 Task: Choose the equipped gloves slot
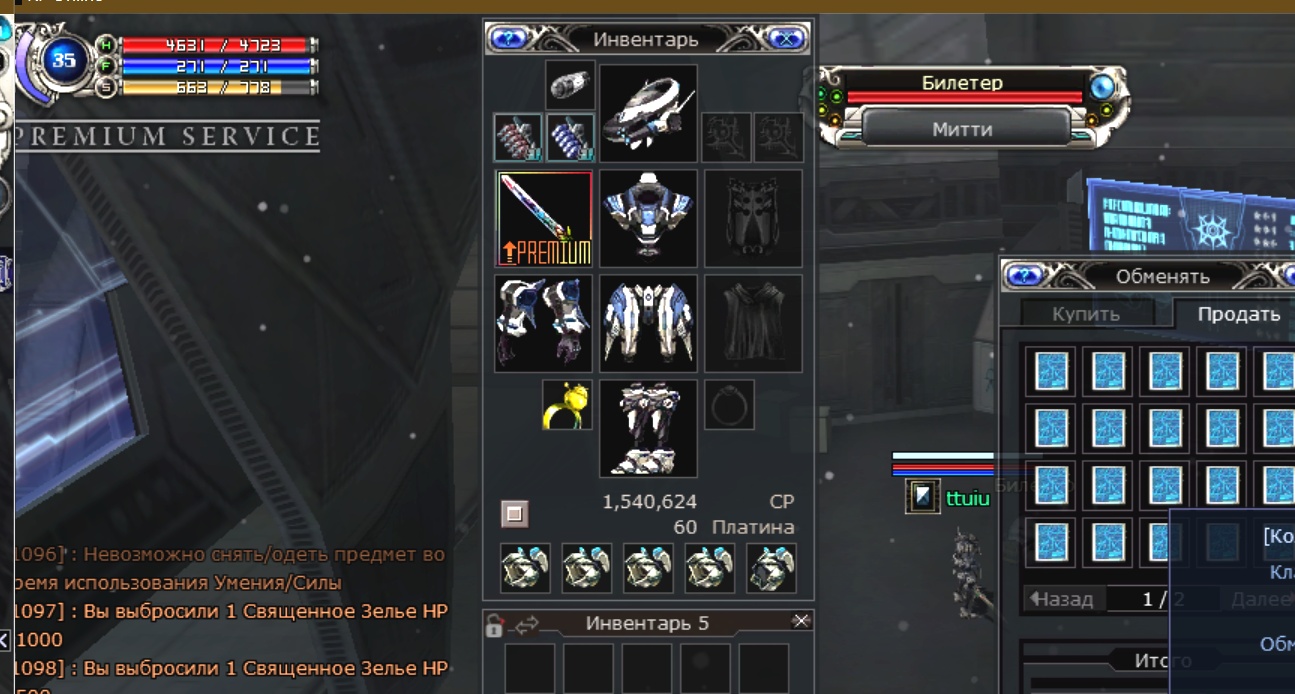544,323
